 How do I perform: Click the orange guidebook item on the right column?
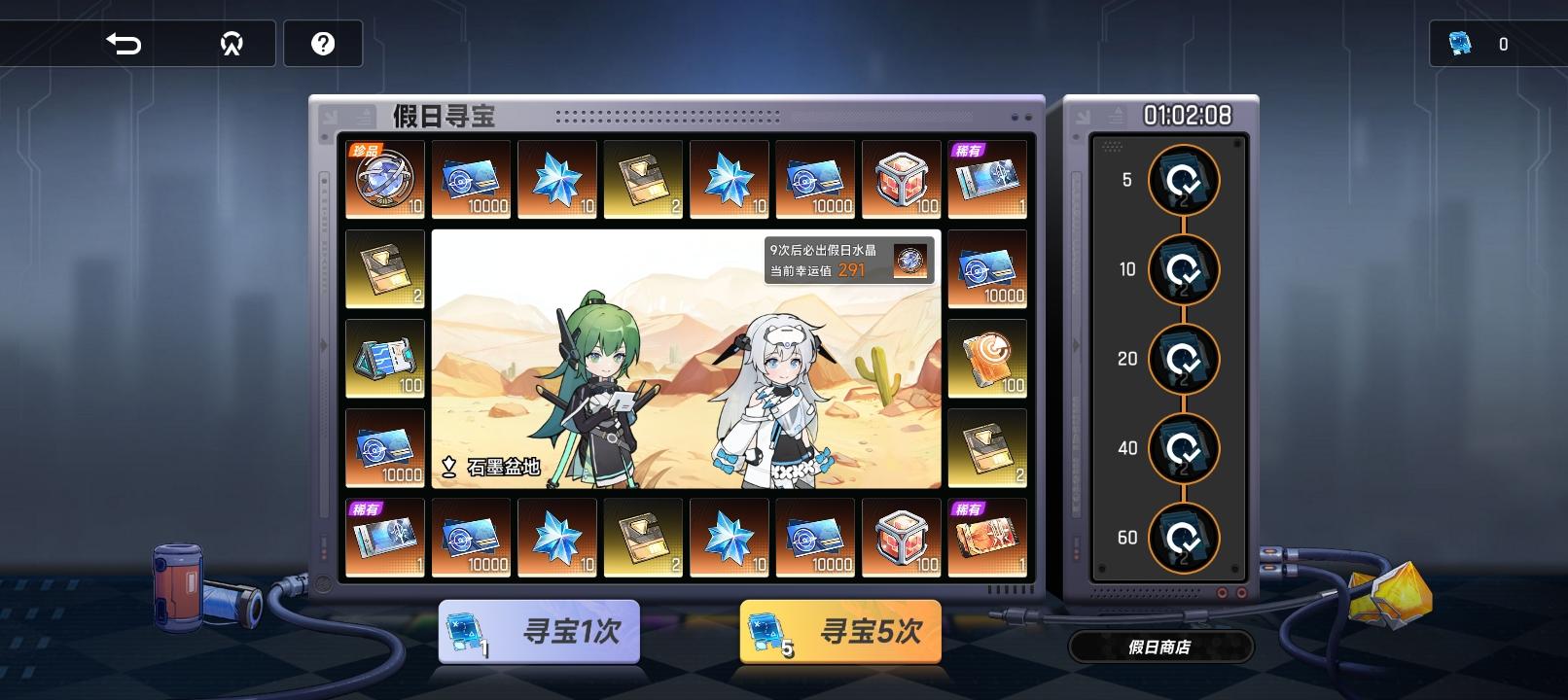(987, 360)
